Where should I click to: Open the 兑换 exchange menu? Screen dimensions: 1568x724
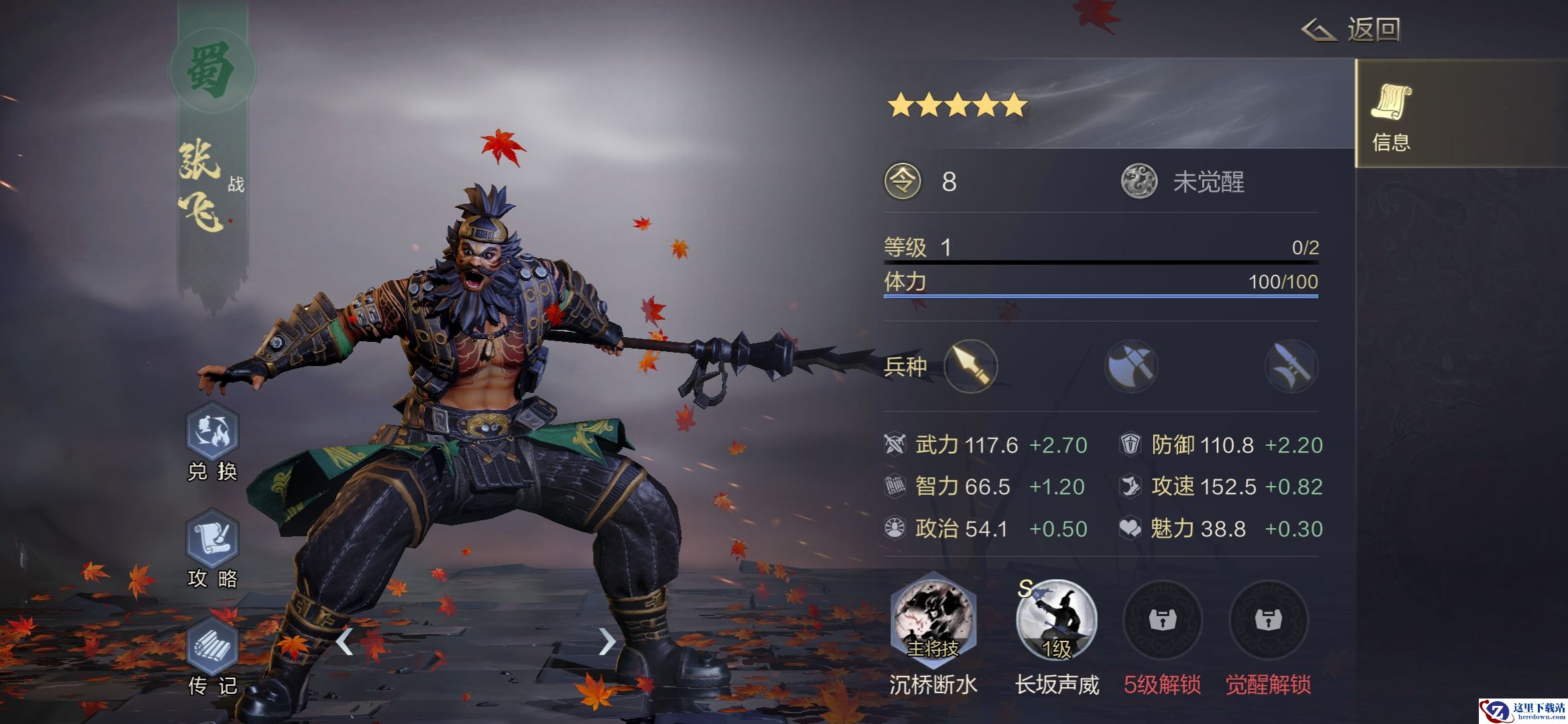(x=212, y=432)
